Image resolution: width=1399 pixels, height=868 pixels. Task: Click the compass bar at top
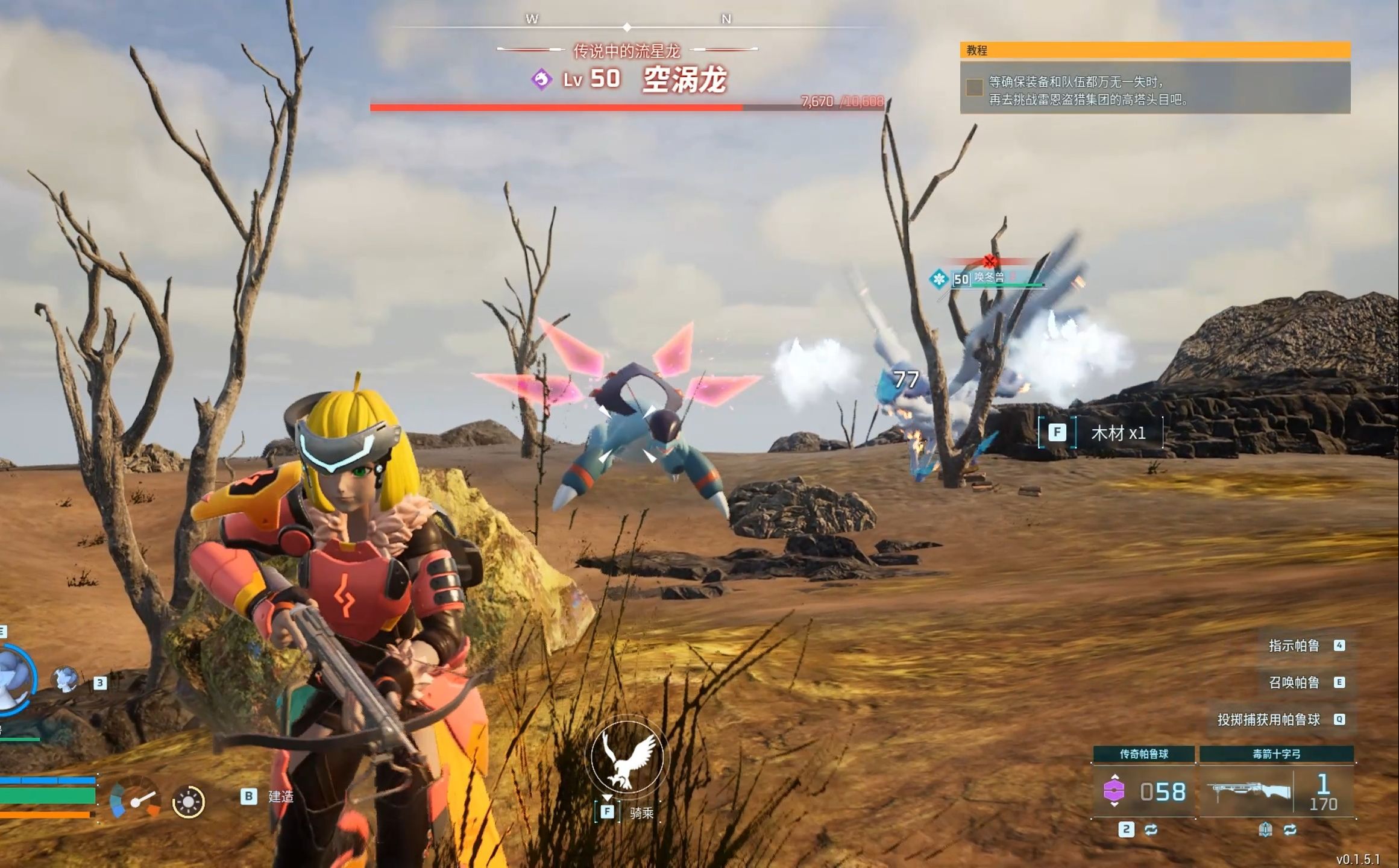(627, 27)
